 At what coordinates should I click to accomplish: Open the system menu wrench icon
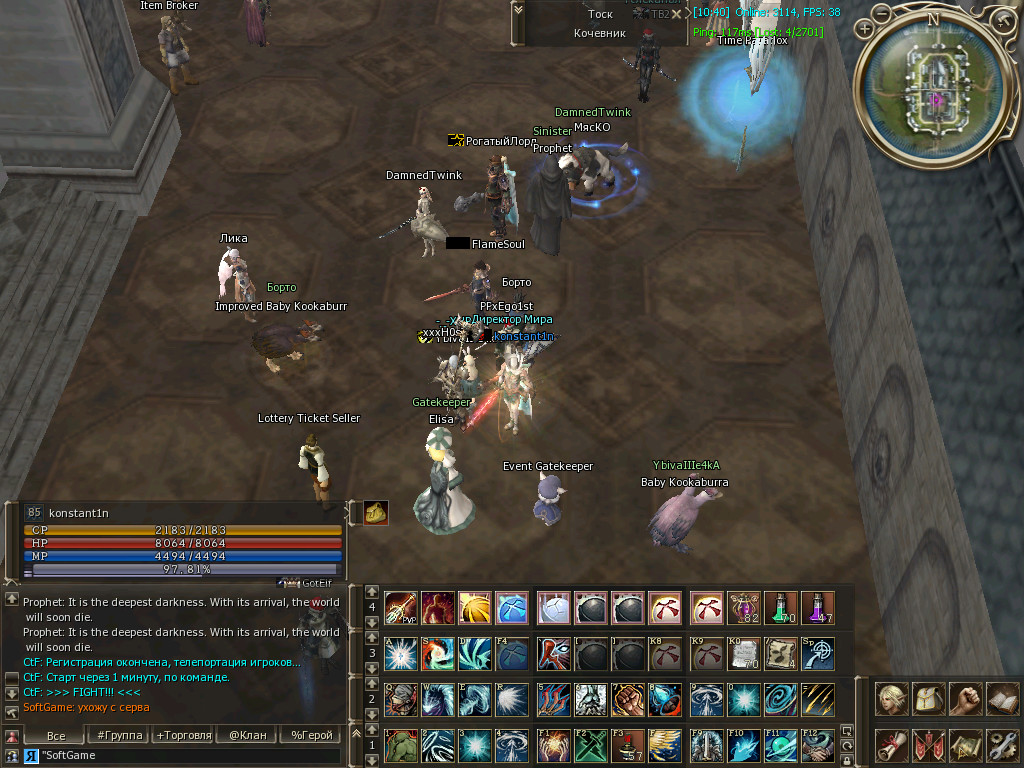click(x=1001, y=745)
